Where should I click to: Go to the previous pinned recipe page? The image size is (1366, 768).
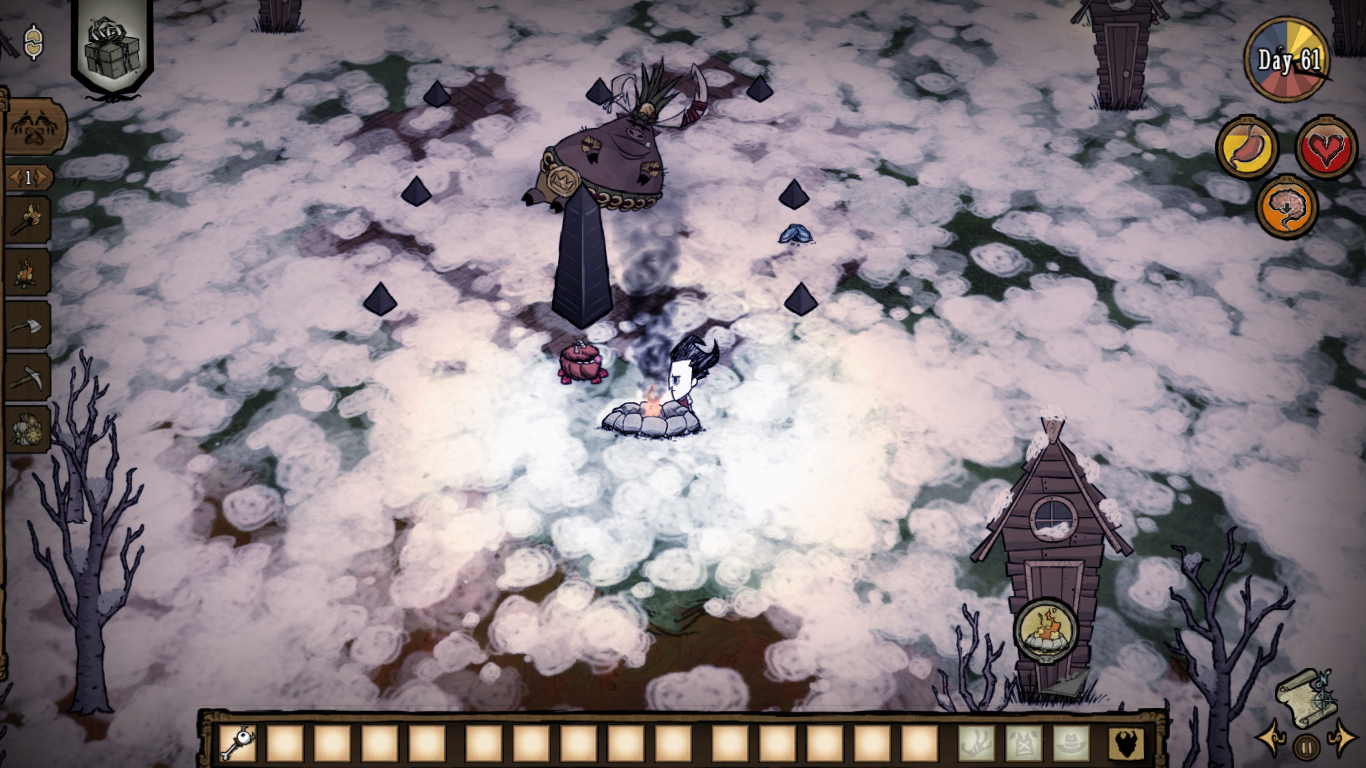(x=12, y=178)
